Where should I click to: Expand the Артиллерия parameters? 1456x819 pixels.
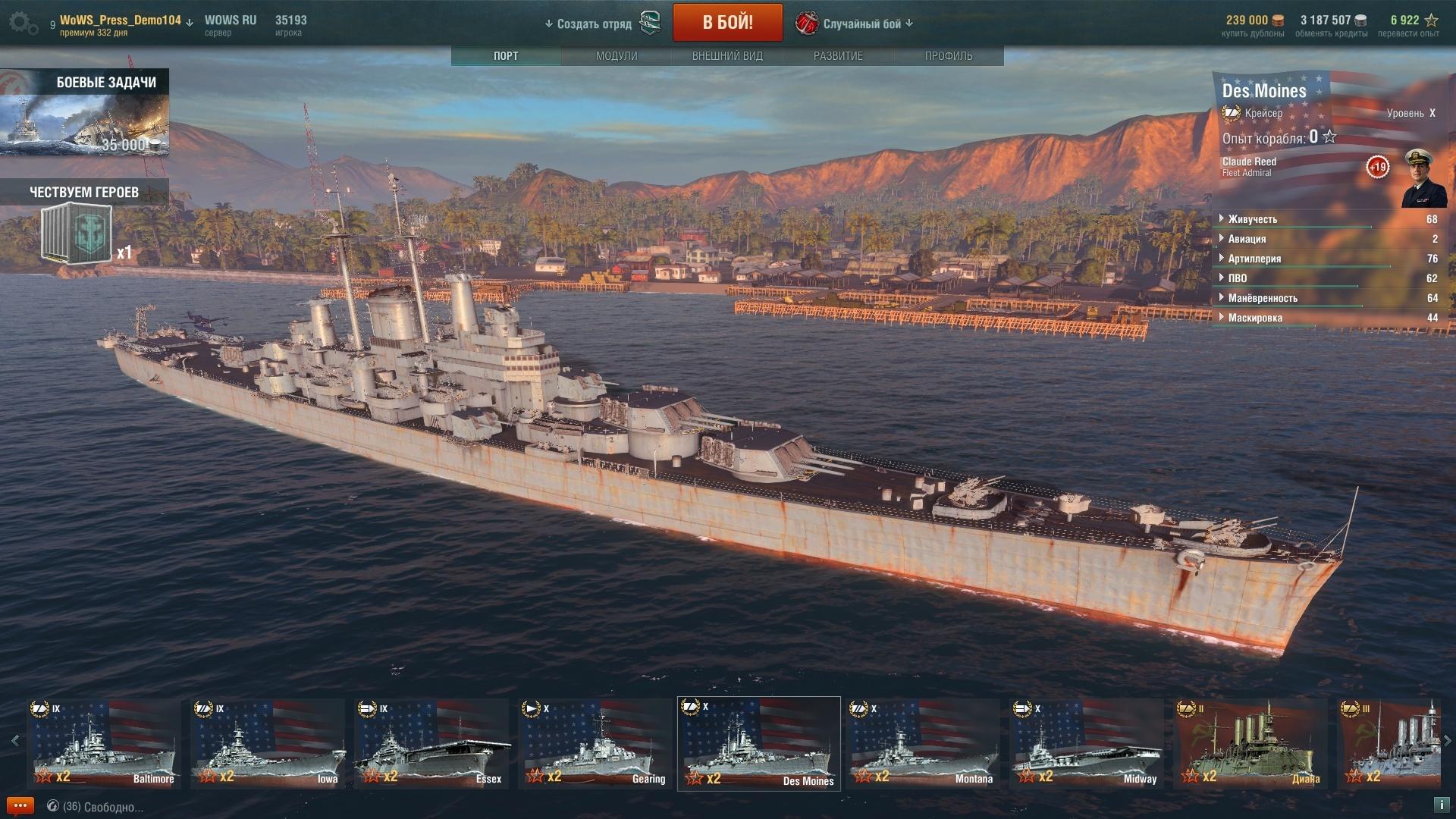coord(1254,259)
